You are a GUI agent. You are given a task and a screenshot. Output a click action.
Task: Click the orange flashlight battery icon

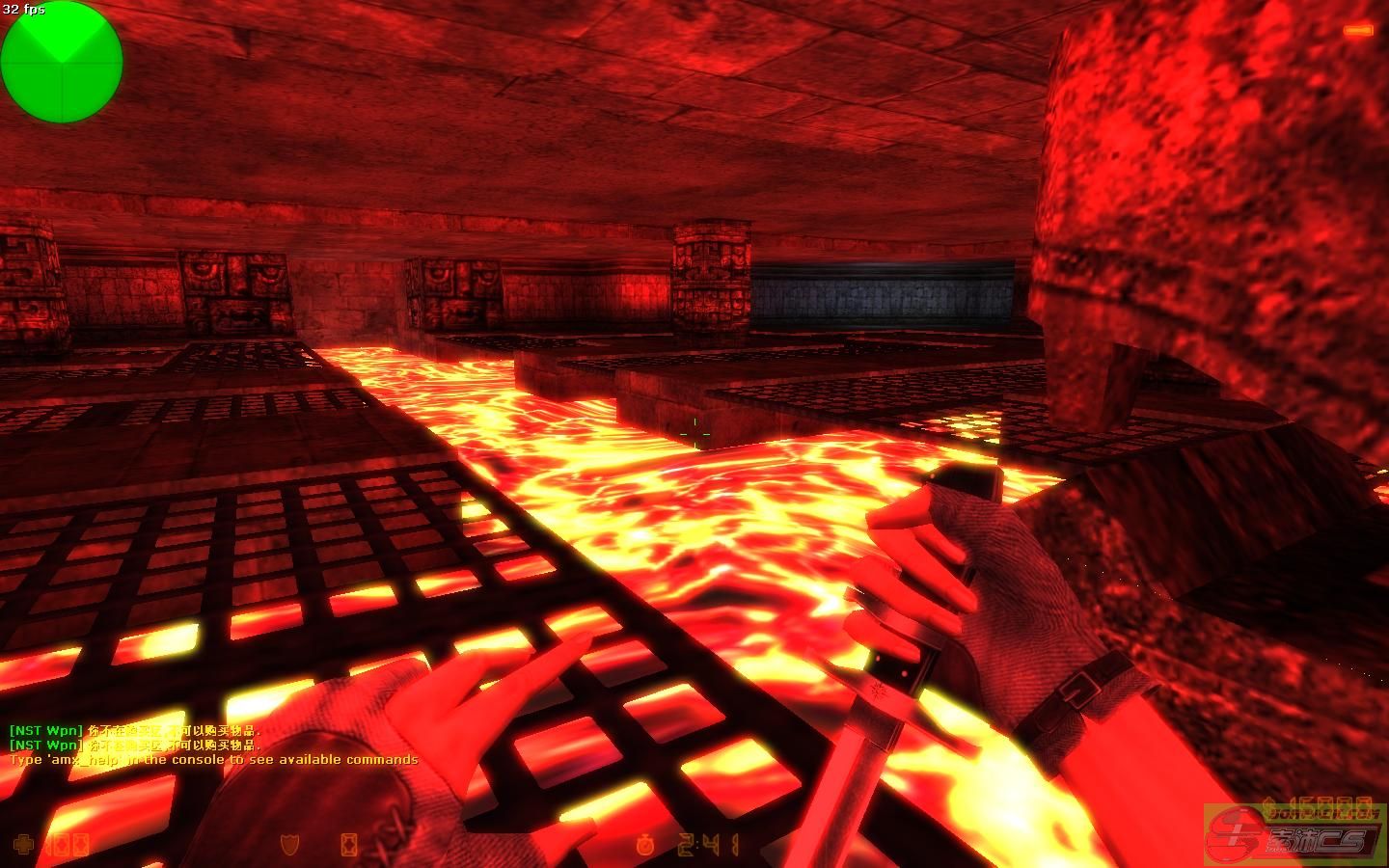click(1357, 32)
